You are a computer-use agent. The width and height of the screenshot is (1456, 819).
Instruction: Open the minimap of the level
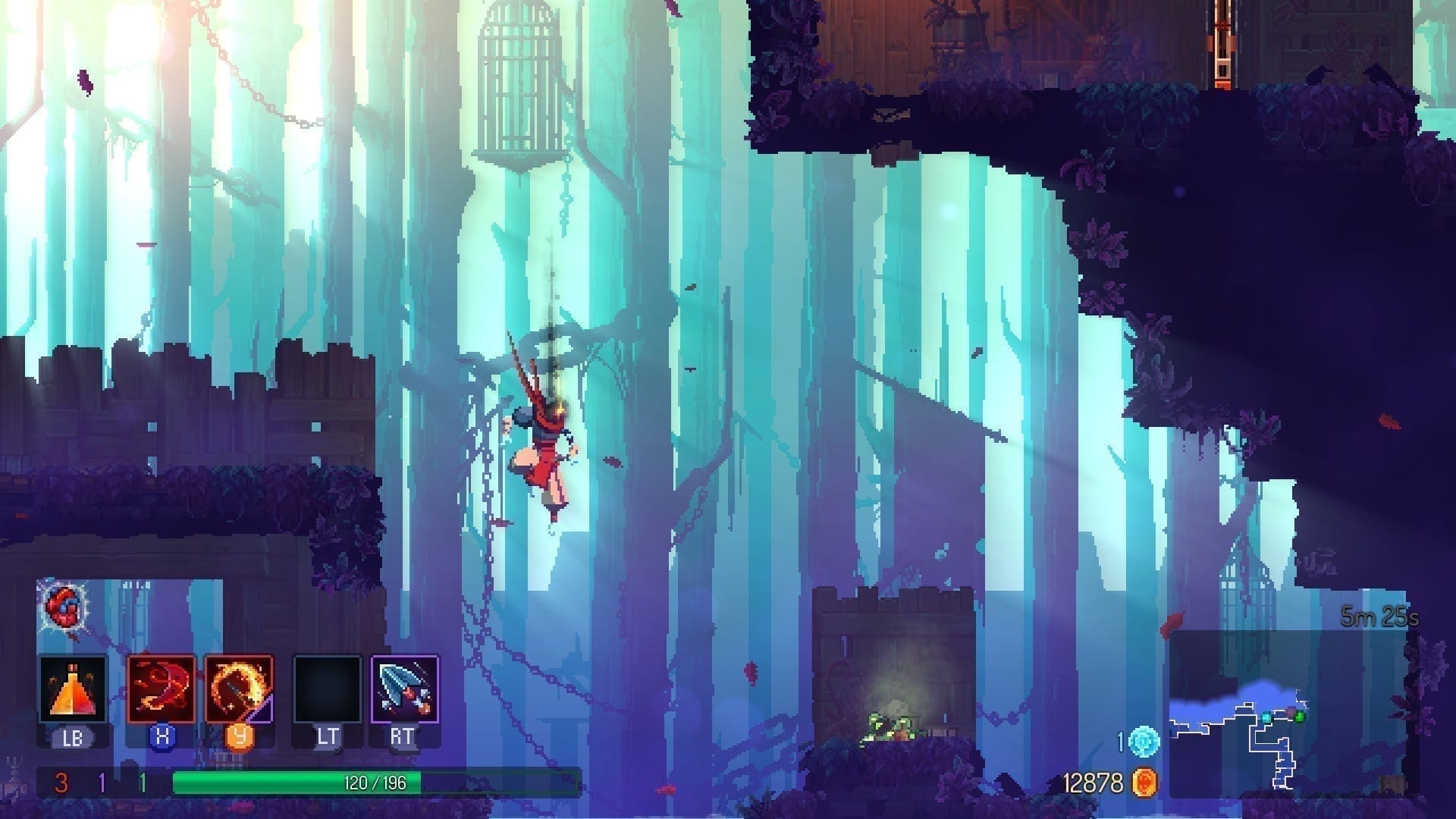(x=1282, y=717)
